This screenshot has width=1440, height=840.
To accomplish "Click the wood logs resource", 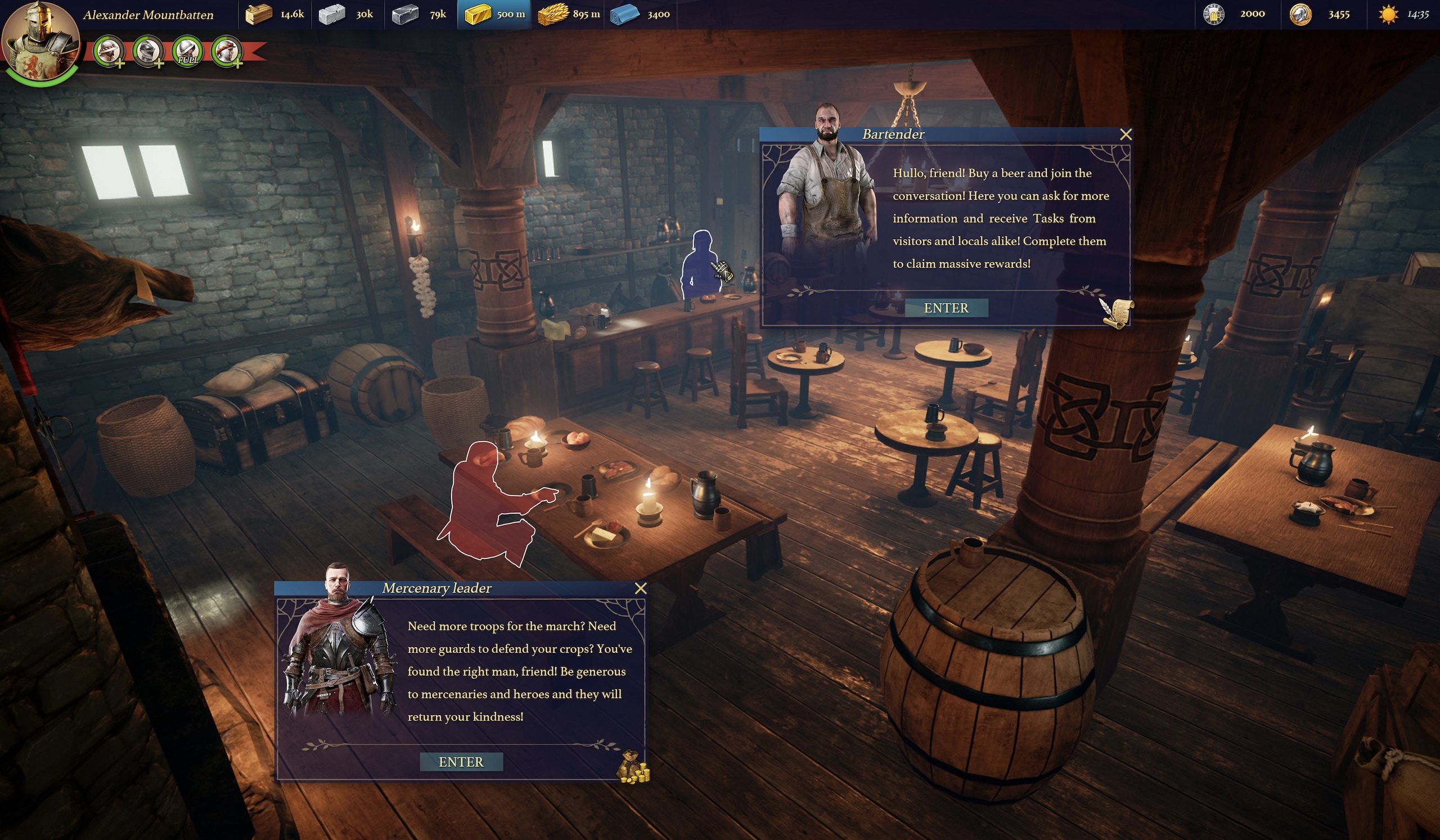I will 258,14.
